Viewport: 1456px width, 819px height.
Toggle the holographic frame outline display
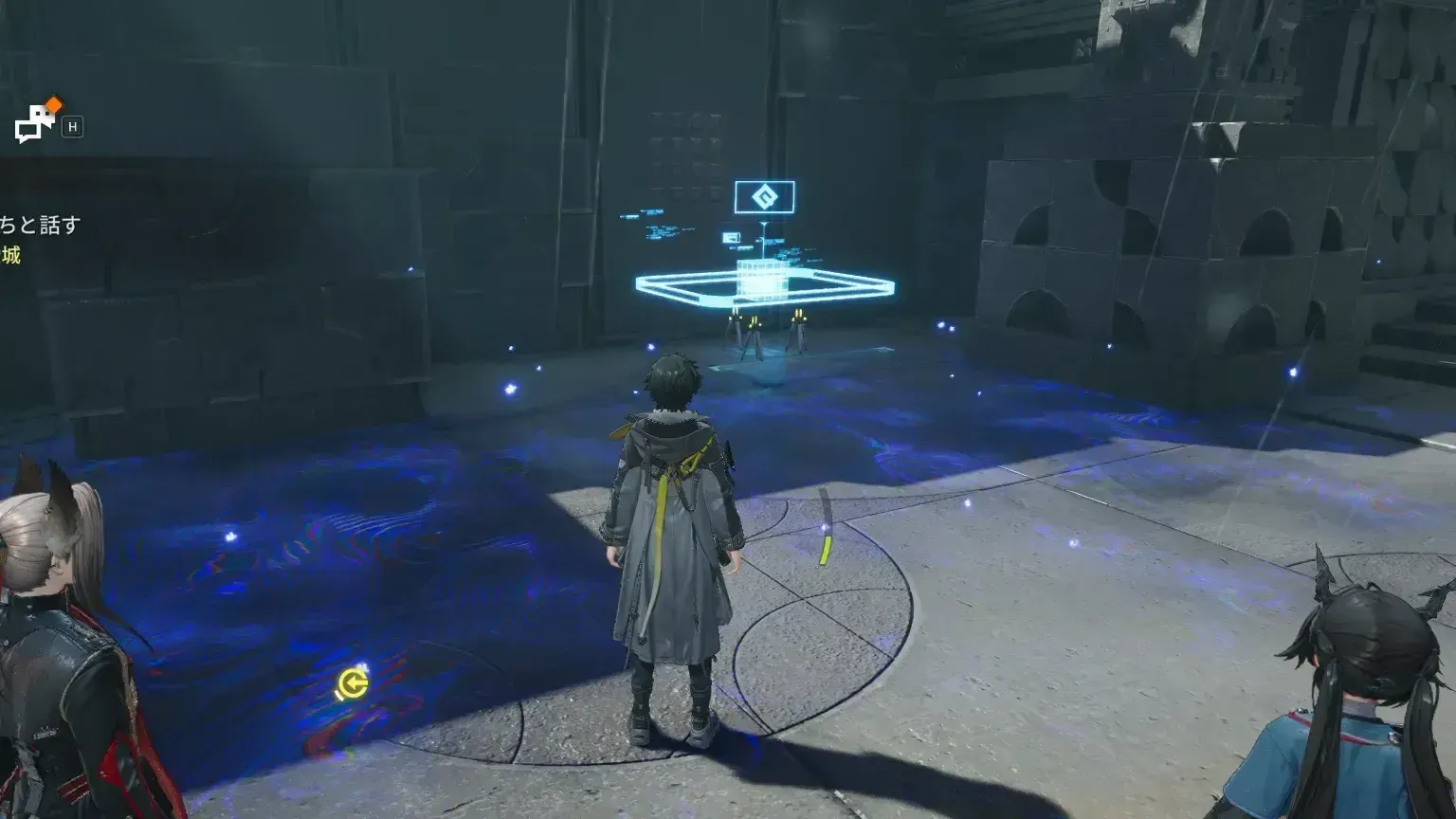[664, 287]
